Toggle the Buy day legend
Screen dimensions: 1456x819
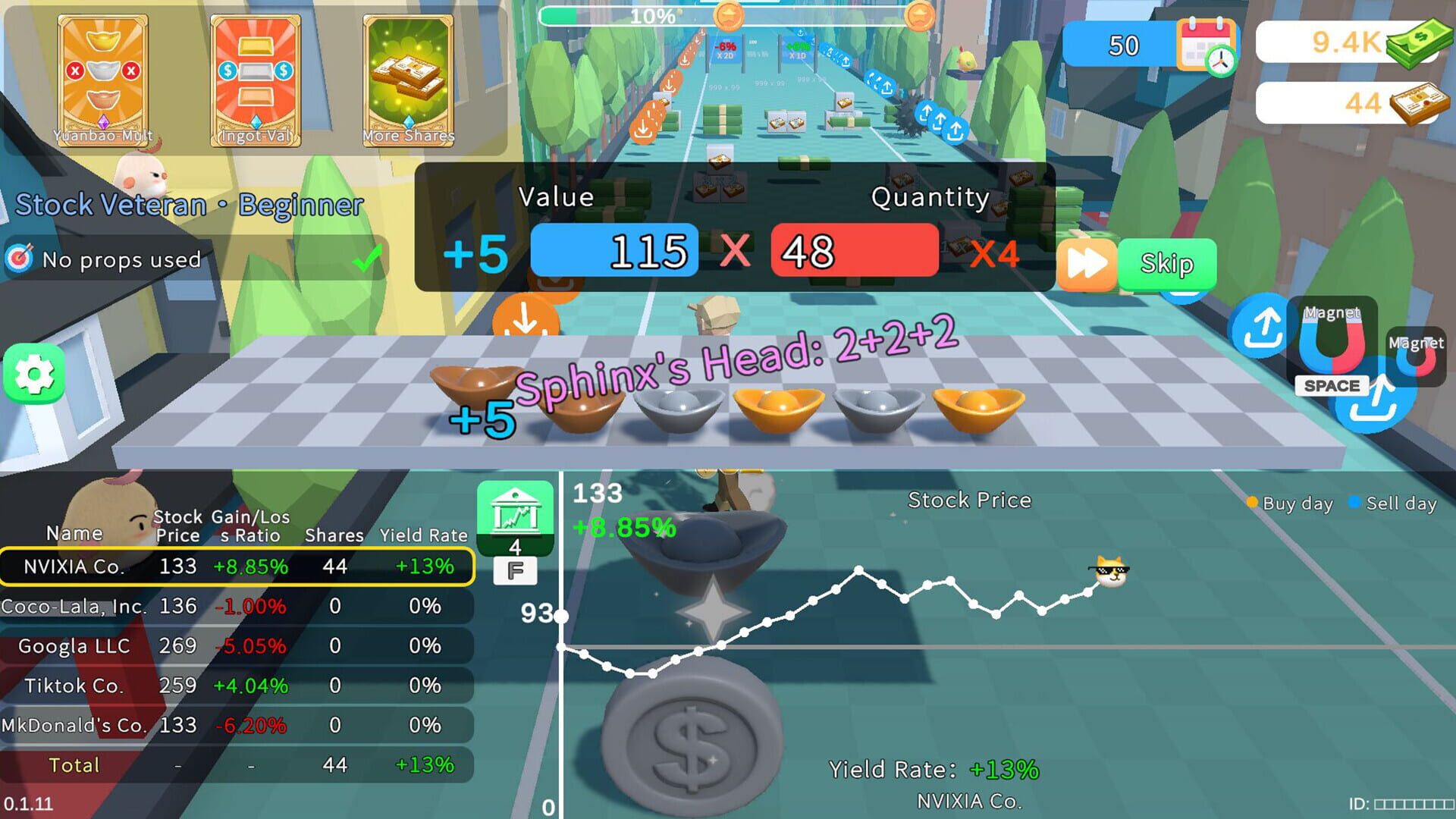pyautogui.click(x=1289, y=503)
